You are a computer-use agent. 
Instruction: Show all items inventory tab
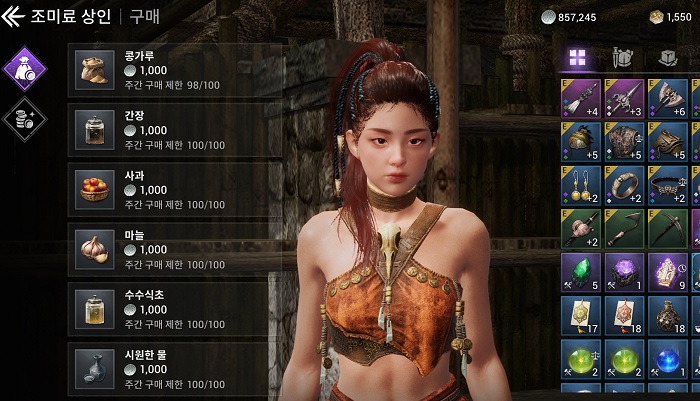click(577, 57)
